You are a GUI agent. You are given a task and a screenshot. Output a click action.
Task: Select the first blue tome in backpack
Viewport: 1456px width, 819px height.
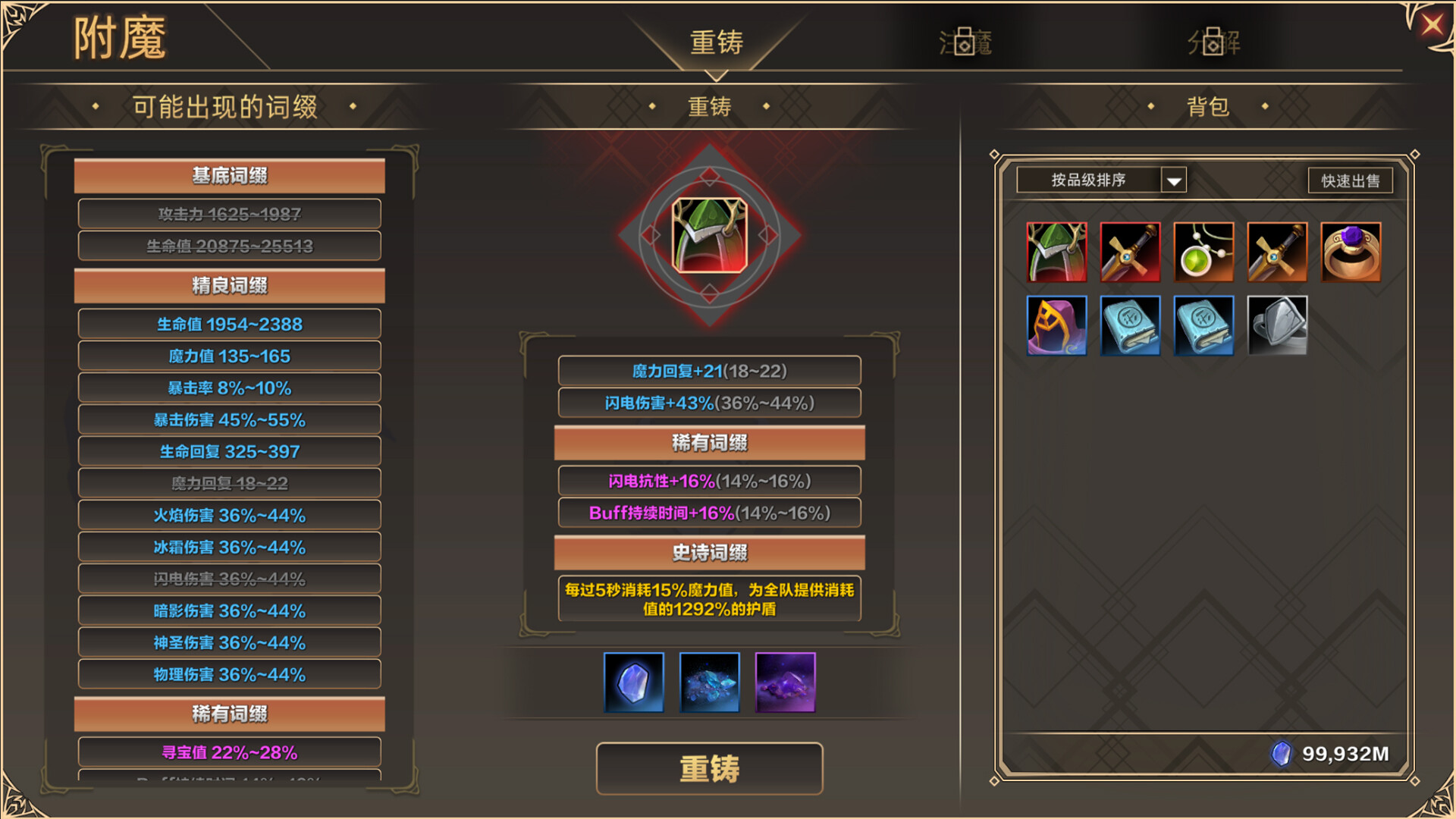coord(1131,326)
